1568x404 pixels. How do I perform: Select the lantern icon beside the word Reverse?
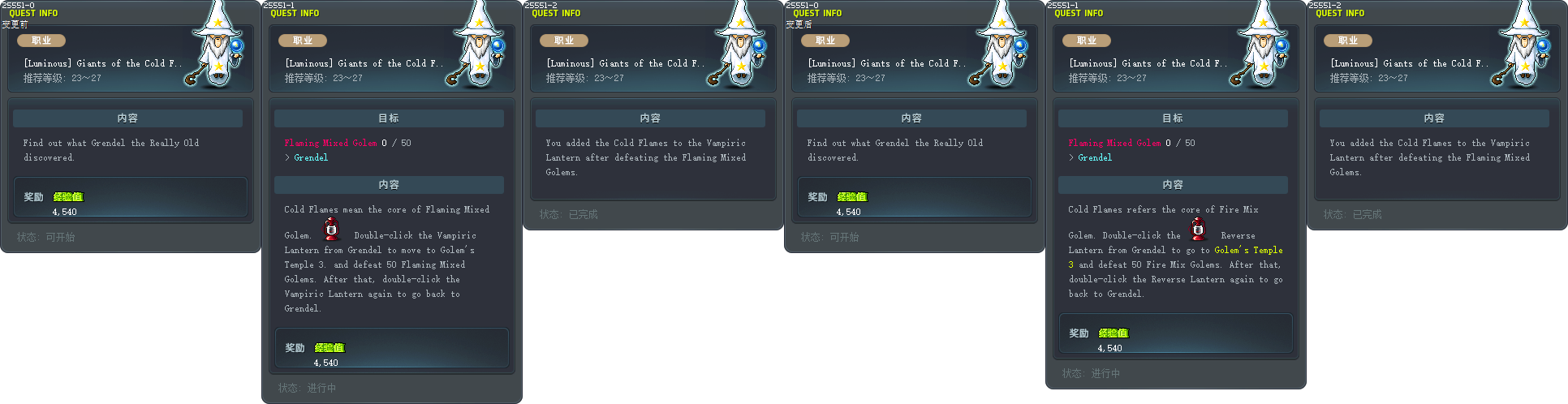pos(1198,230)
